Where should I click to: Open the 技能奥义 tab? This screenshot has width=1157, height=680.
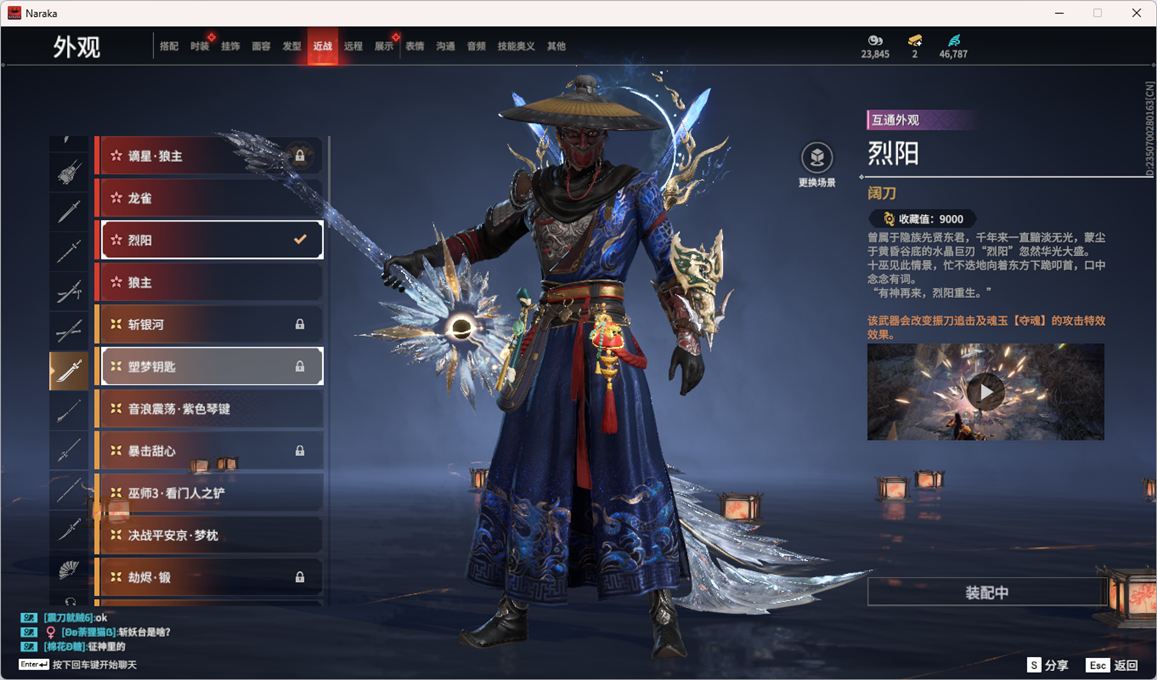[516, 46]
